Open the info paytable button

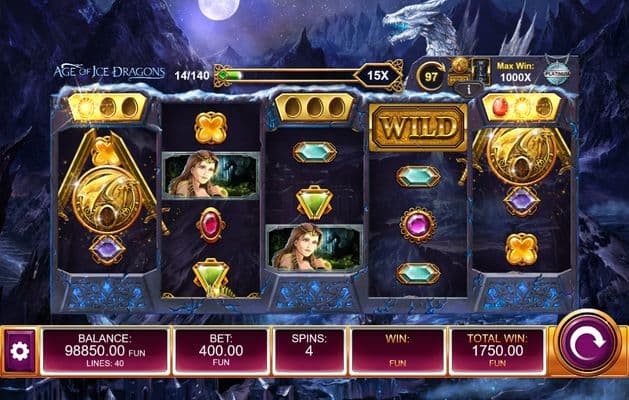tap(461, 89)
